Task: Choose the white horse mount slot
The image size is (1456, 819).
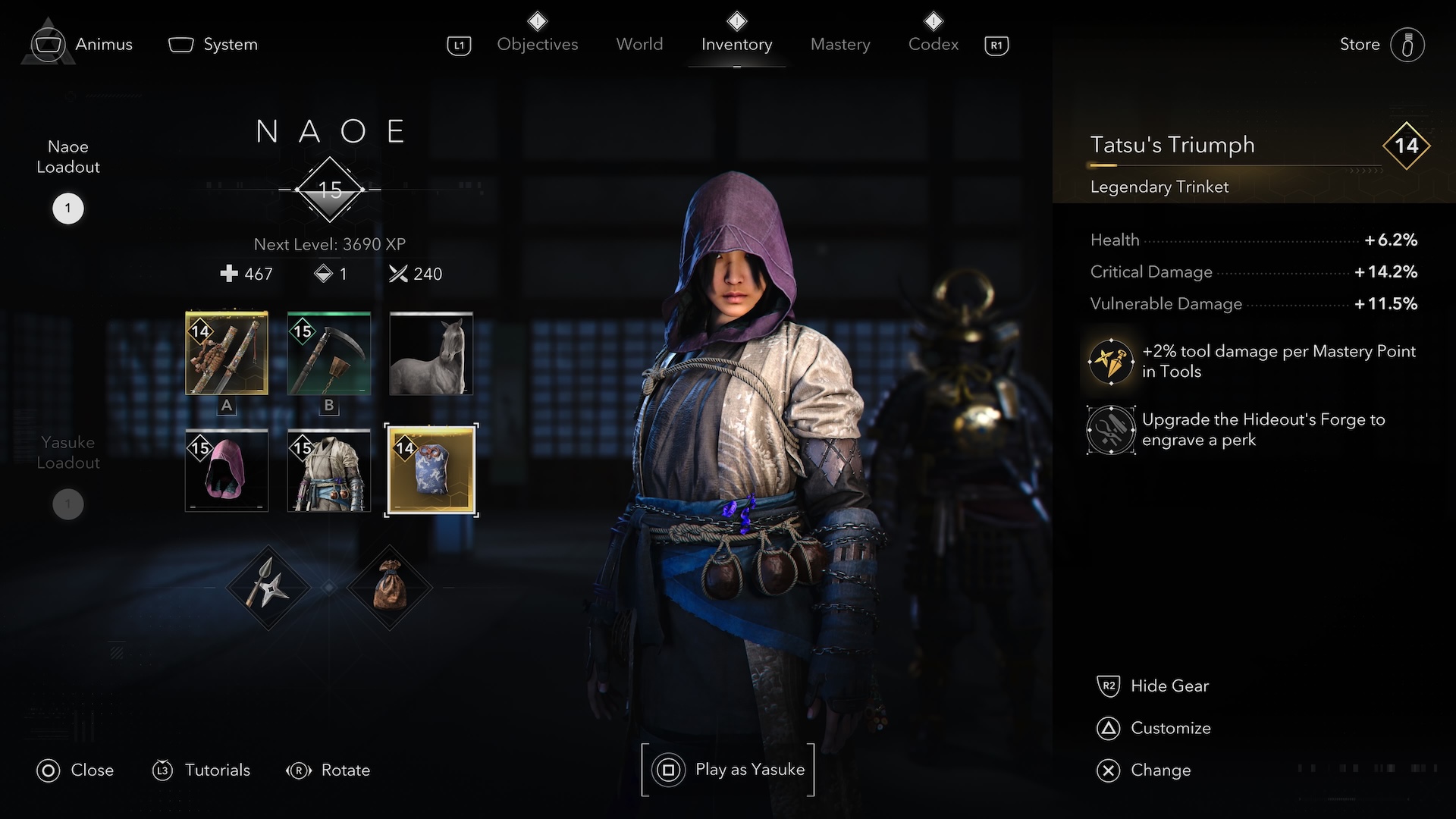Action: coord(431,353)
